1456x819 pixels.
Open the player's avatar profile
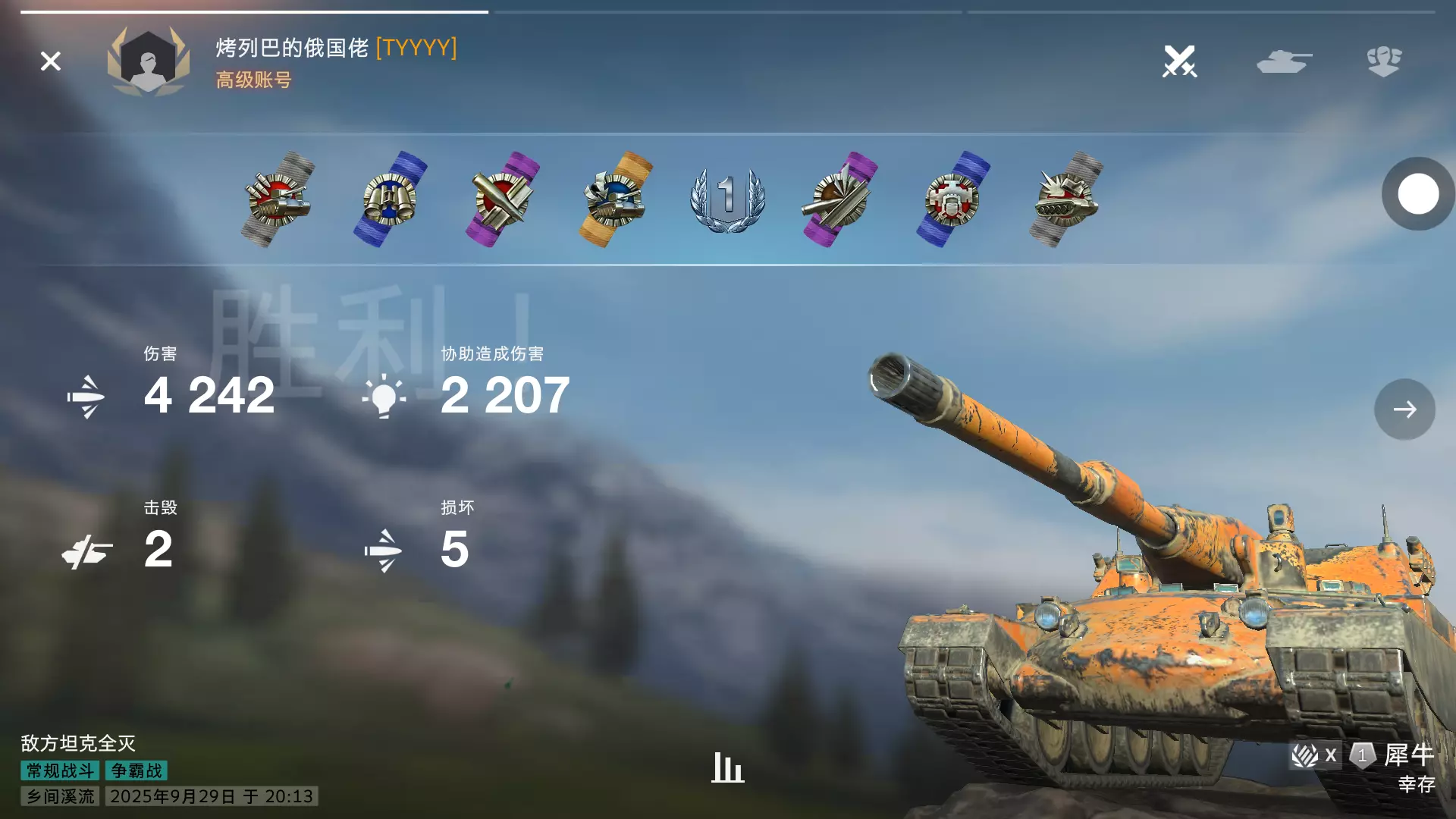[149, 62]
